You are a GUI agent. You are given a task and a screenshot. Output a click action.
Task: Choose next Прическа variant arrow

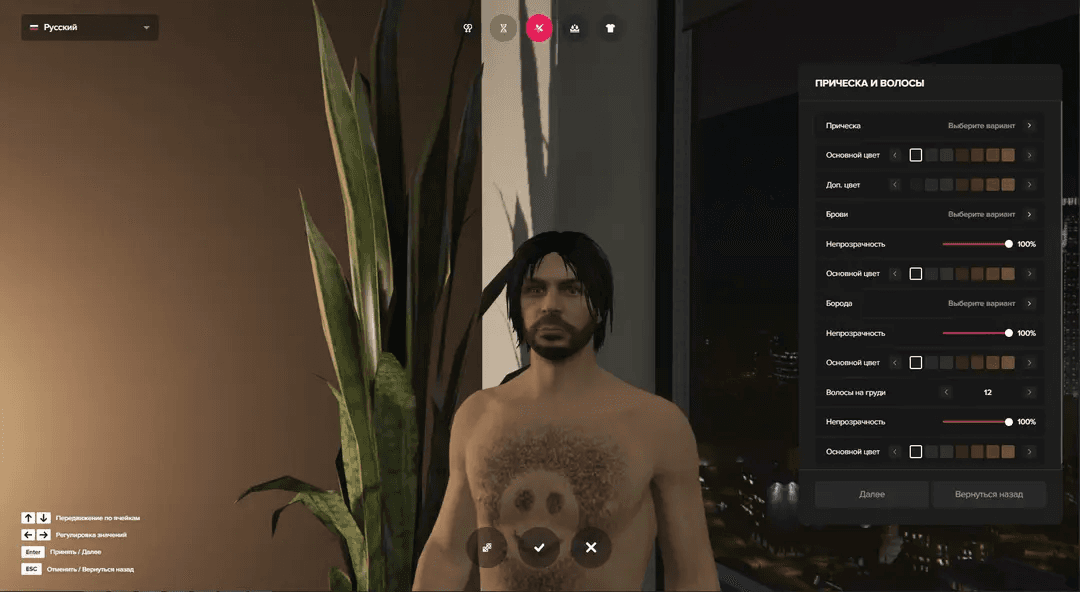click(x=1029, y=126)
